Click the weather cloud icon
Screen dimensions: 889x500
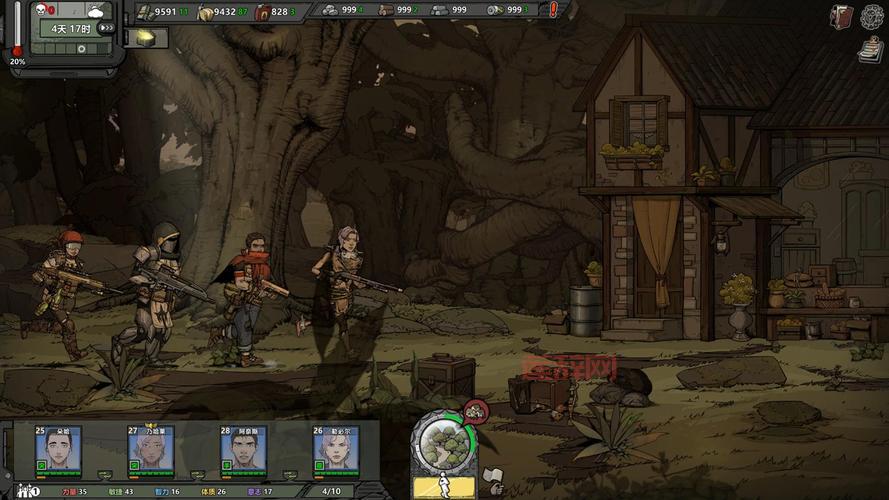[x=97, y=11]
